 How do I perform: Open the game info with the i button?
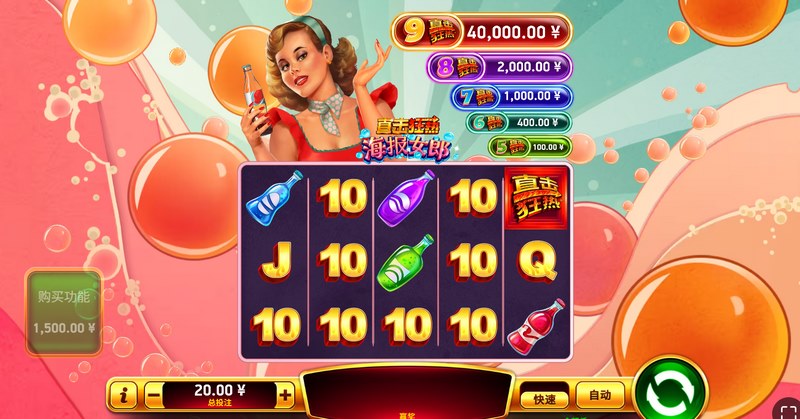click(125, 394)
